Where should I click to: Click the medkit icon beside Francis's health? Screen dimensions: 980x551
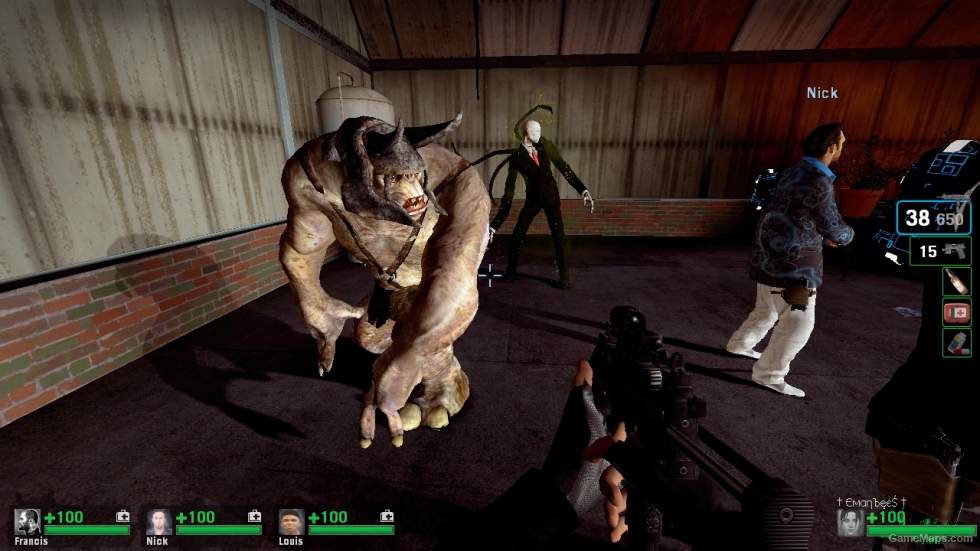[122, 517]
